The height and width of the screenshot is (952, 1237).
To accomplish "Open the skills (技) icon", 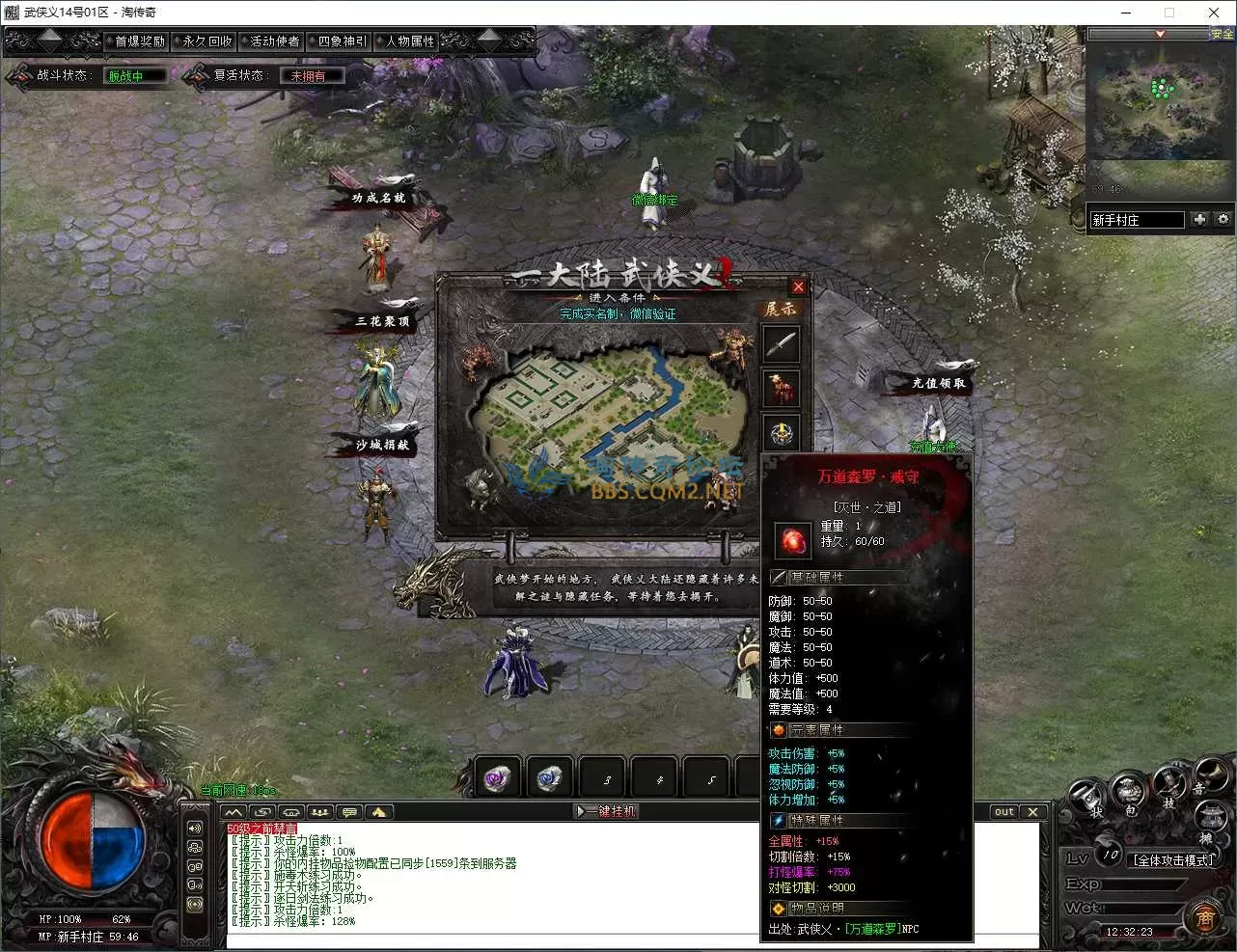I will (x=1168, y=786).
